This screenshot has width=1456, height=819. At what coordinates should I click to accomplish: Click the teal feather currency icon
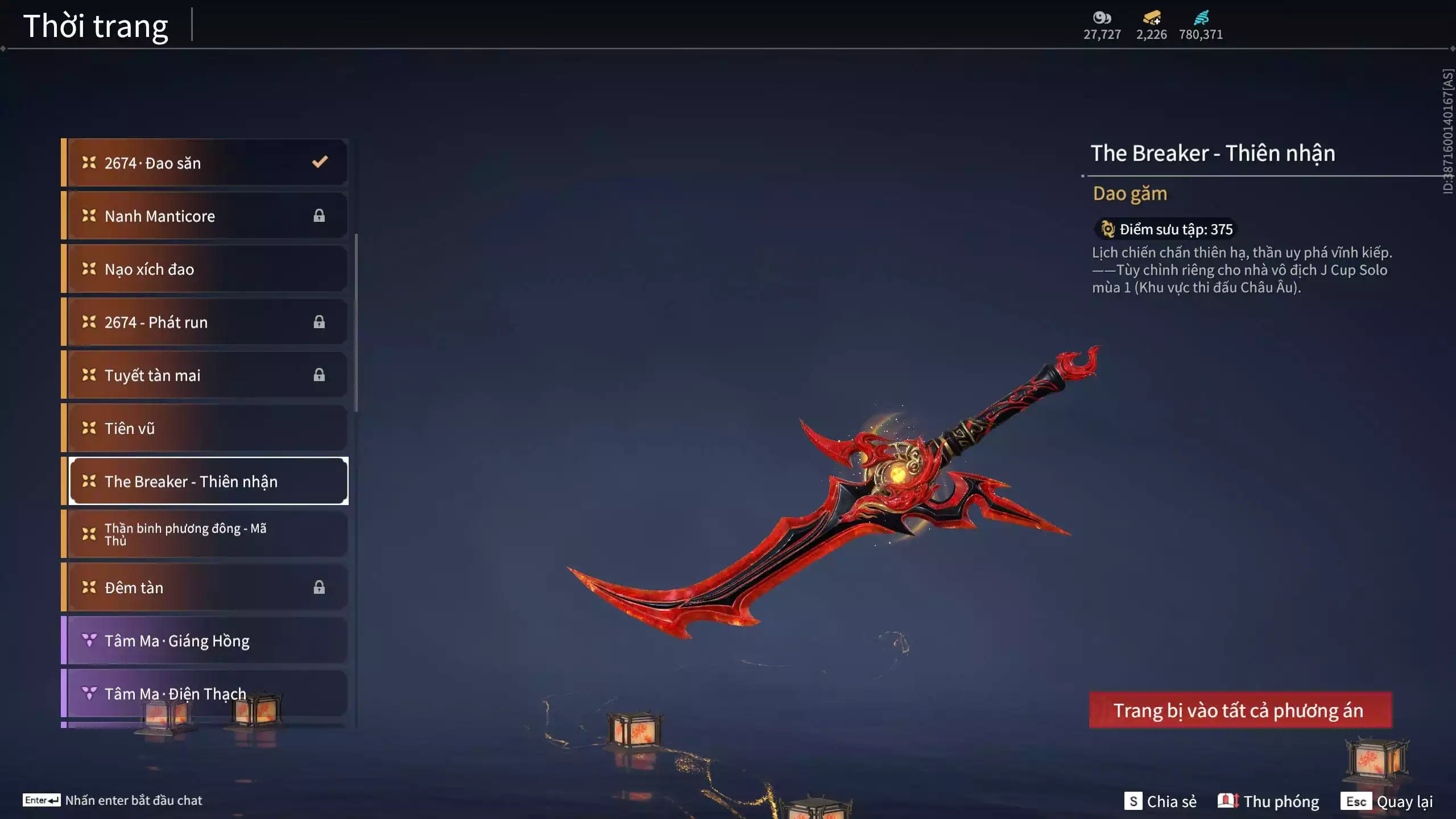pos(1201,18)
